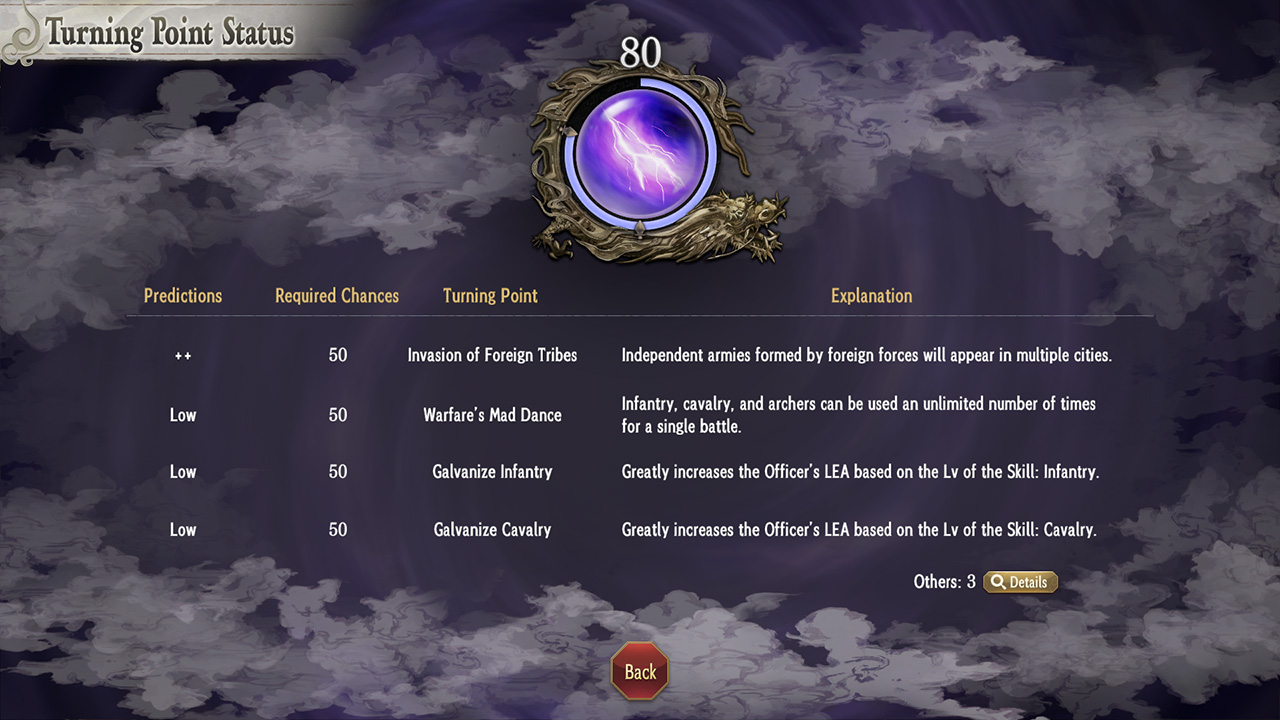Click the '++' prediction icon for Invasion of Foreign Tribes
Viewport: 1280px width, 720px height.
pos(183,354)
